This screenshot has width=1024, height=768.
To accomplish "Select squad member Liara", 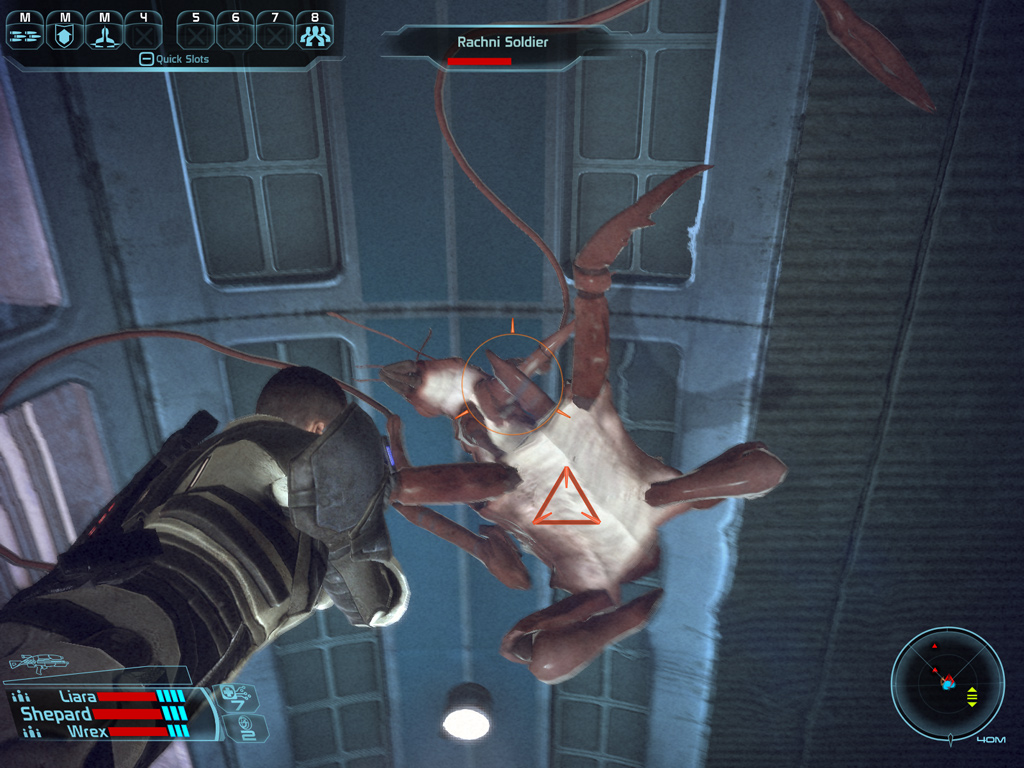I will click(x=78, y=696).
